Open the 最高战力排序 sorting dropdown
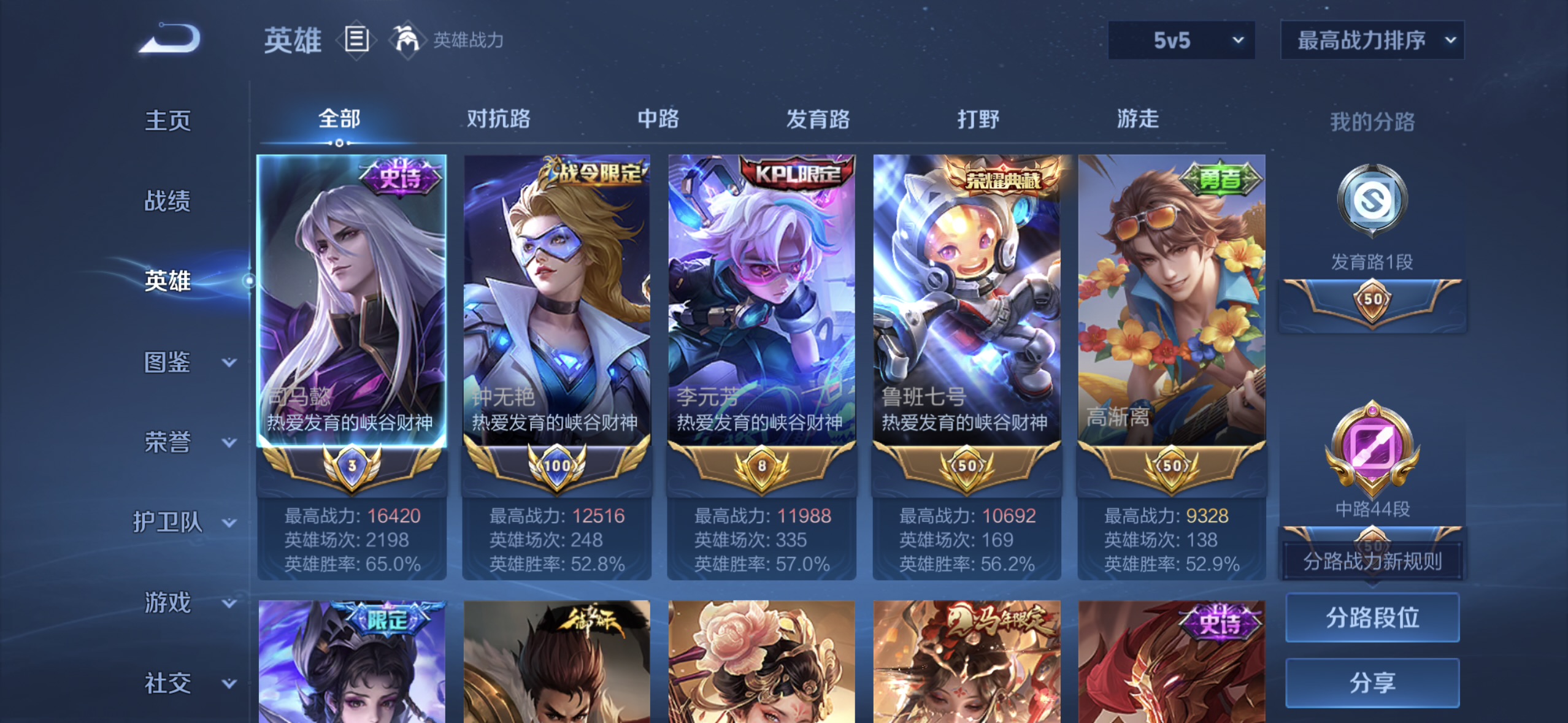 [1372, 39]
